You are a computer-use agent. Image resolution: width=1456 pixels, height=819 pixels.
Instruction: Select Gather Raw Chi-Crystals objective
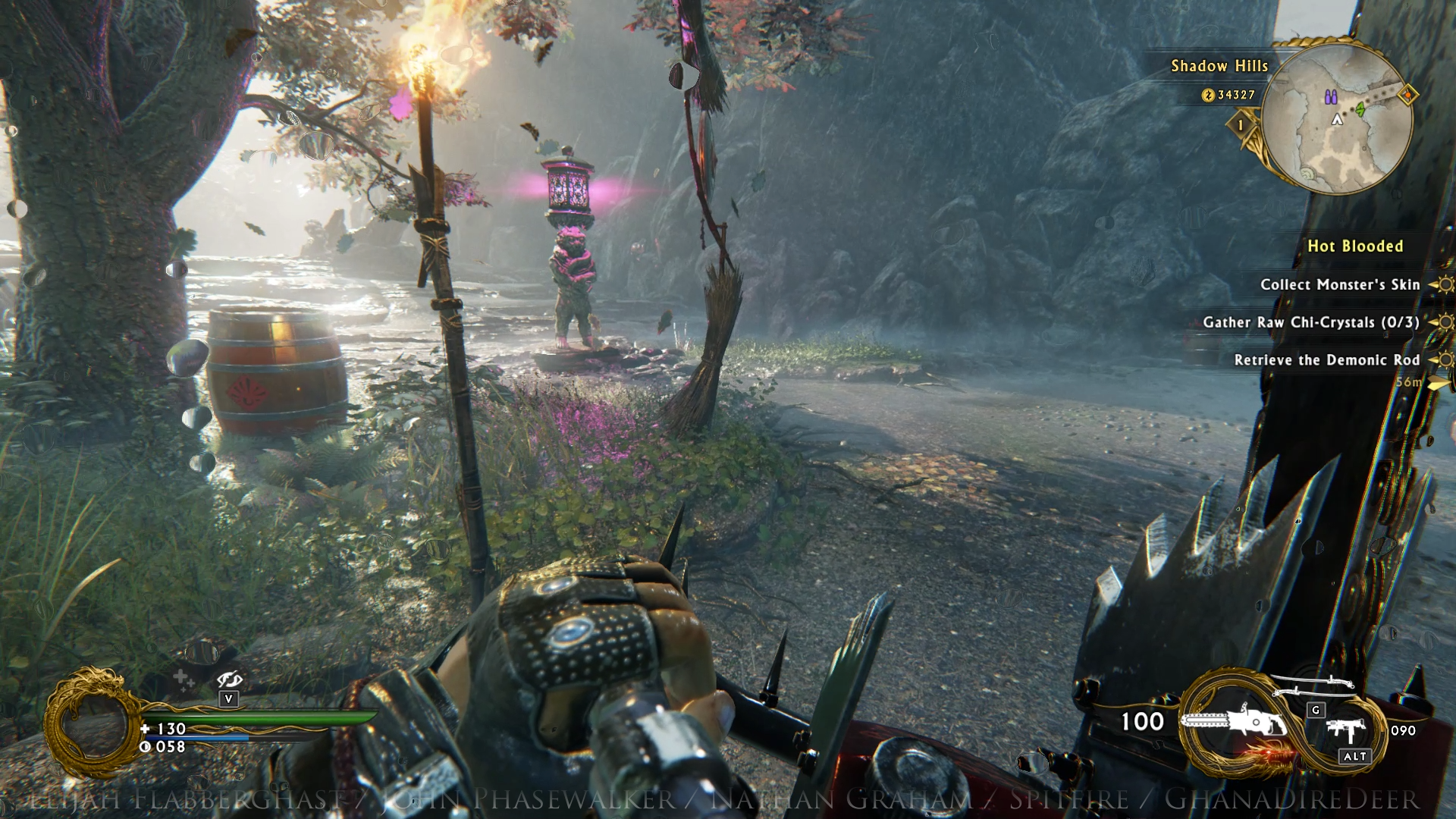[x=1310, y=323]
